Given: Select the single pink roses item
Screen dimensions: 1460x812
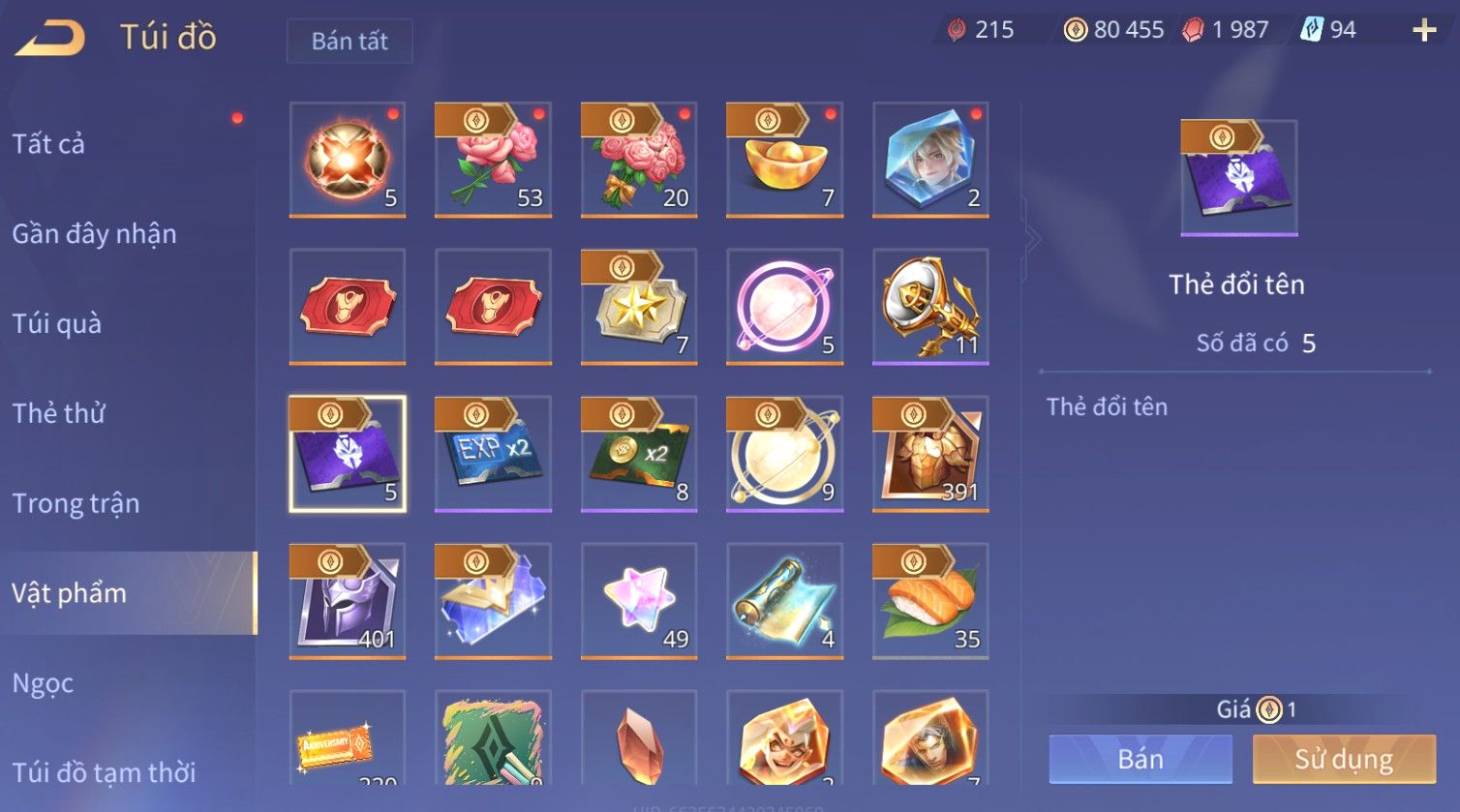Looking at the screenshot, I should click(x=493, y=160).
